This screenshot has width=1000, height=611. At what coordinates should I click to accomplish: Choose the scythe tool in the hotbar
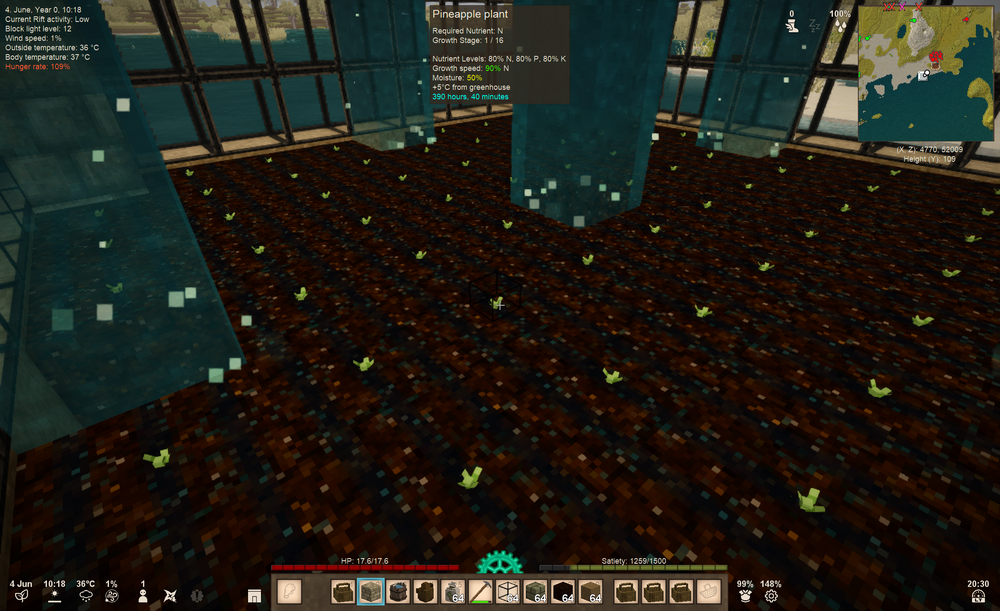(x=480, y=591)
